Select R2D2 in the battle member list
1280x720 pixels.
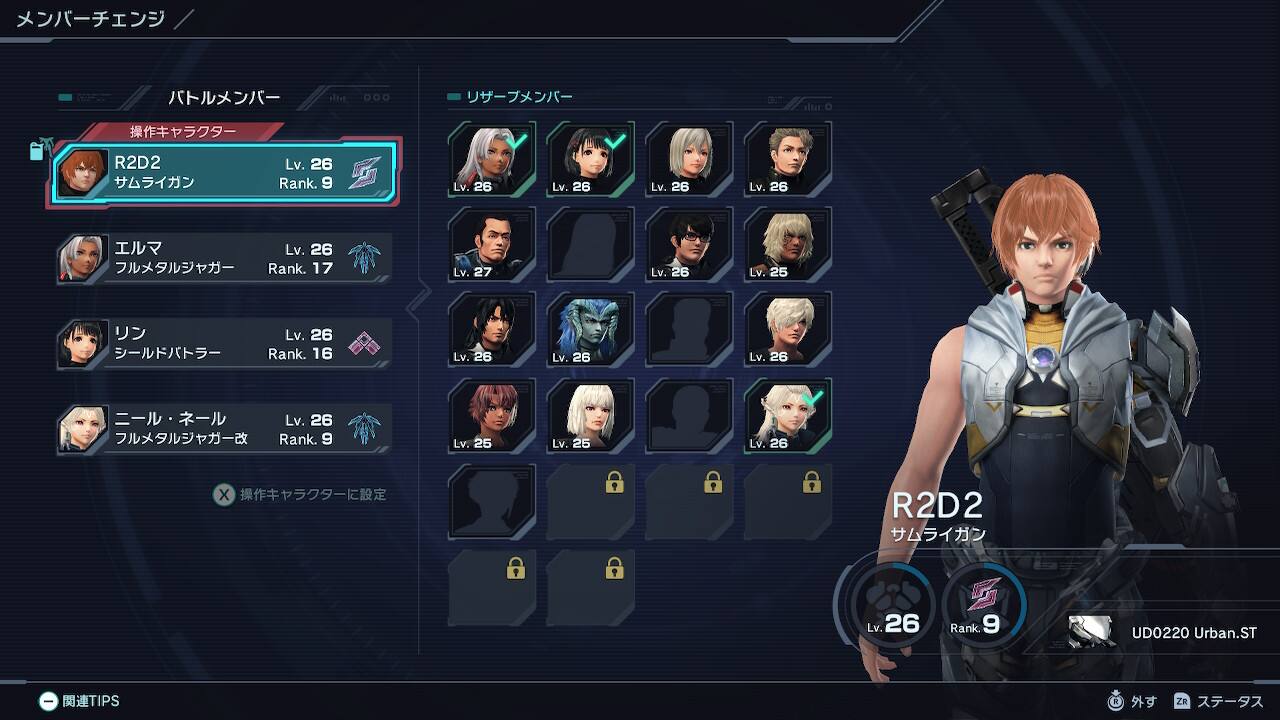[x=225, y=172]
